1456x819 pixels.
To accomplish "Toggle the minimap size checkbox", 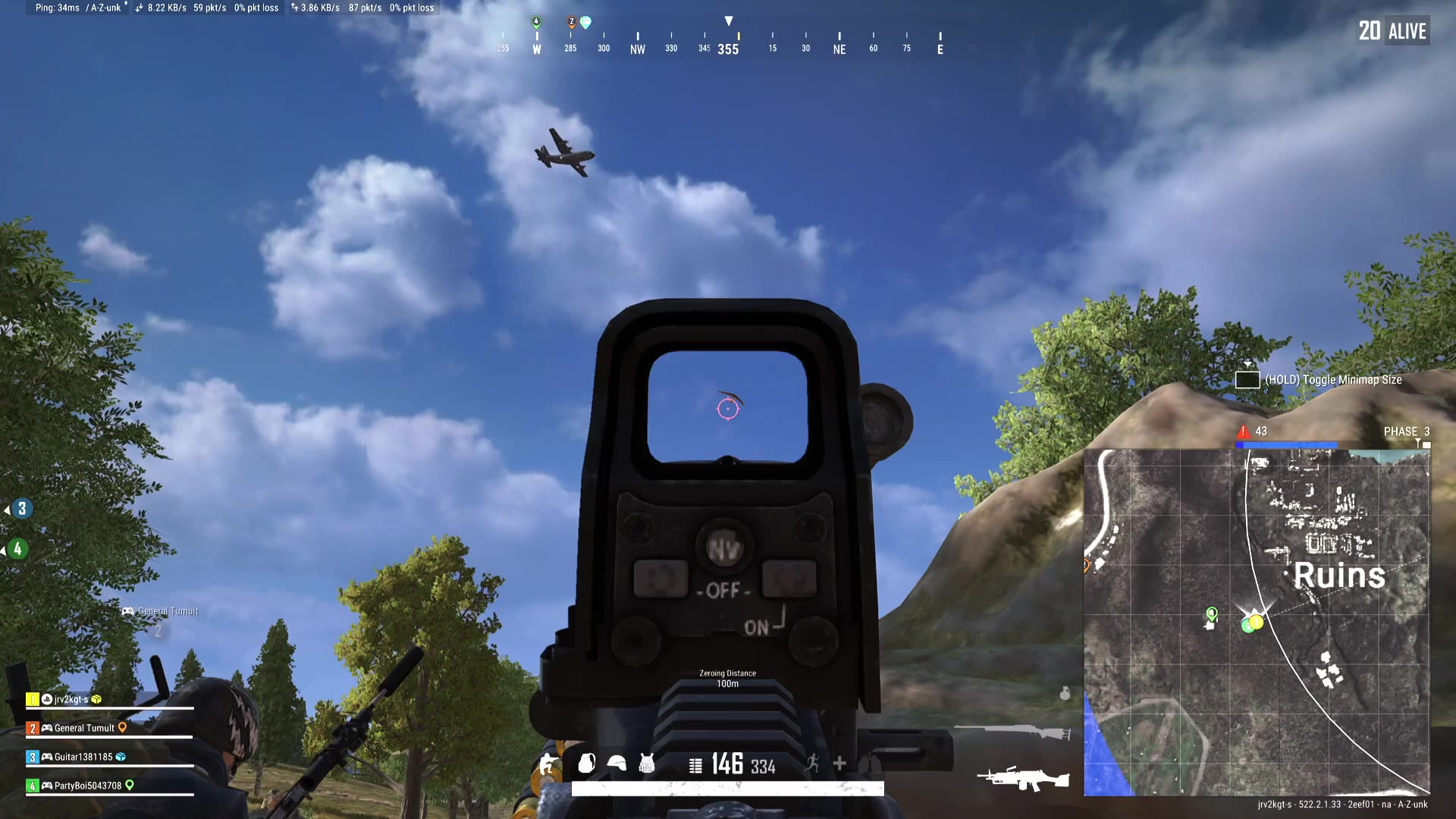I will coord(1247,379).
